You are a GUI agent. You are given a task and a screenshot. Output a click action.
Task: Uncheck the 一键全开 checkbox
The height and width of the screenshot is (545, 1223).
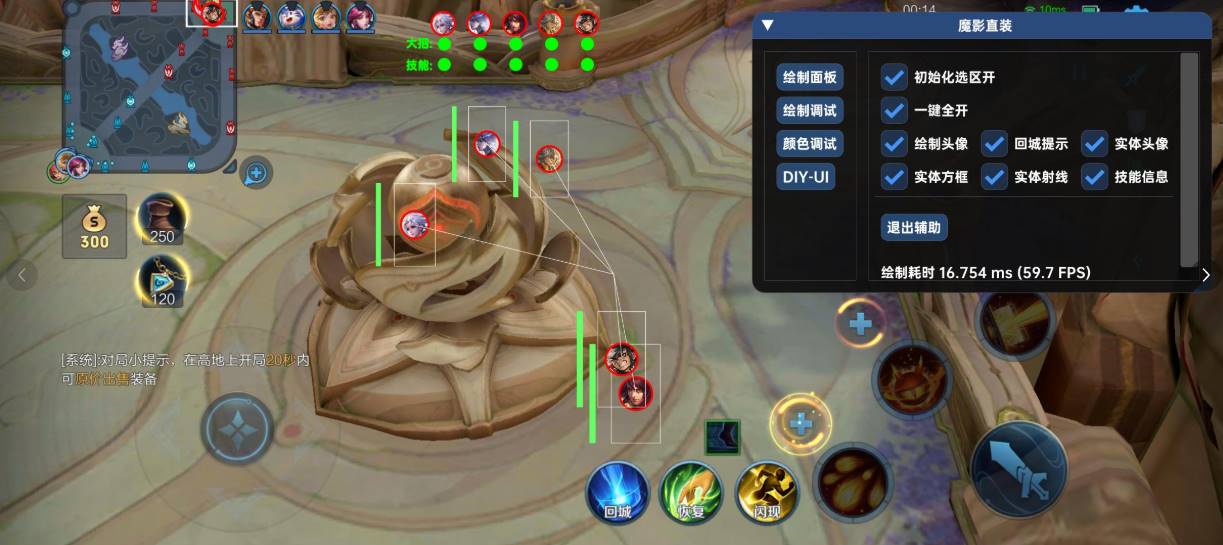pos(894,111)
